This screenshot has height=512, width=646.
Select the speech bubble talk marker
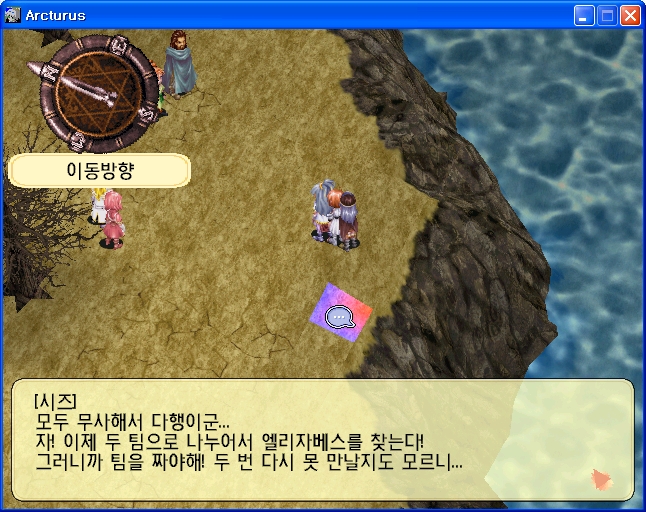[x=341, y=317]
